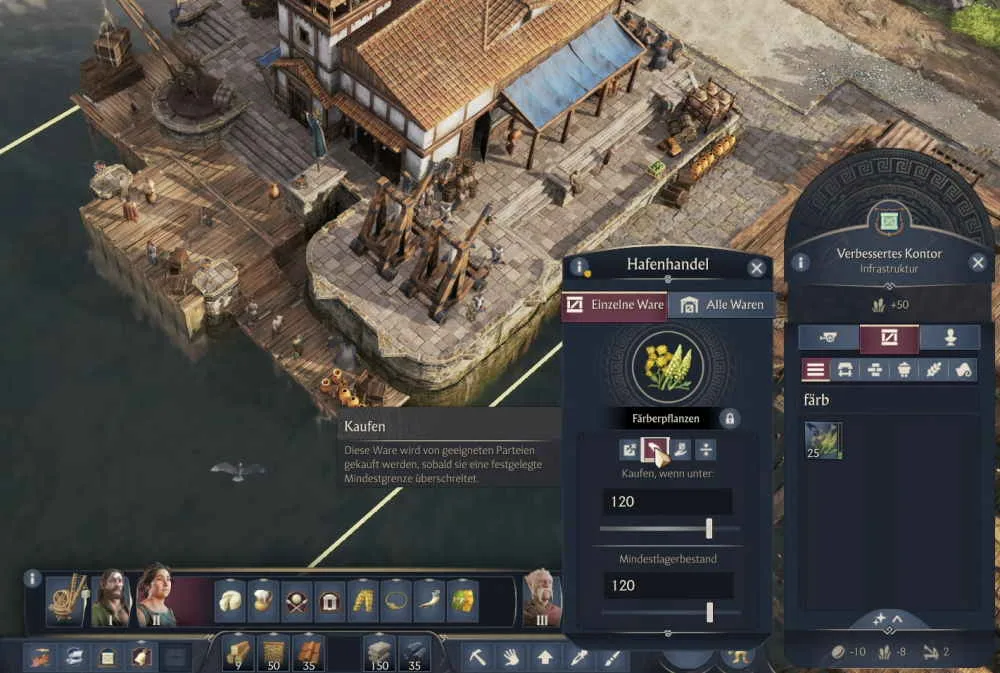Close the Verbessertes Kontor panel

[x=978, y=263]
